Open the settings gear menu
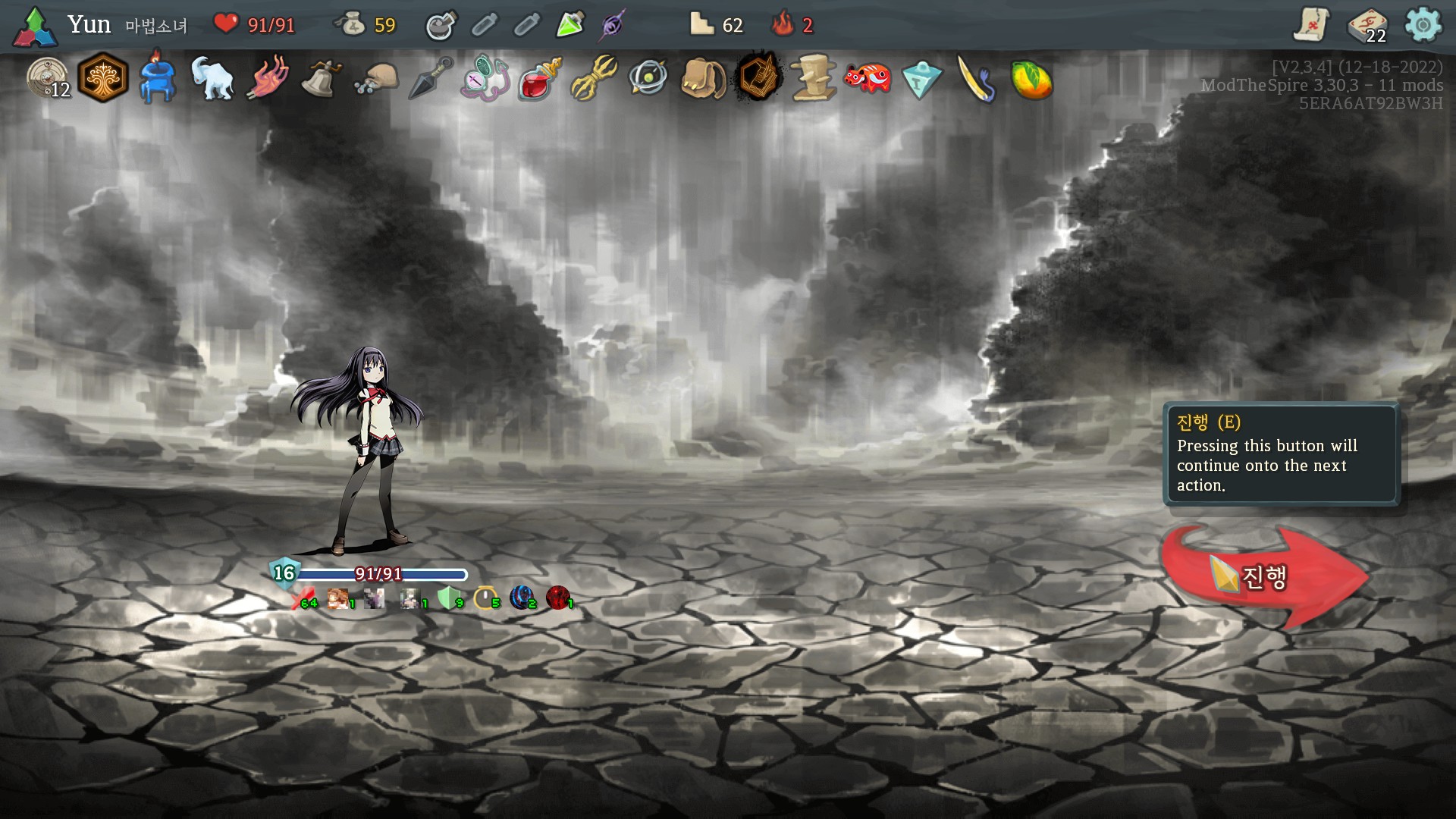 click(x=1423, y=25)
